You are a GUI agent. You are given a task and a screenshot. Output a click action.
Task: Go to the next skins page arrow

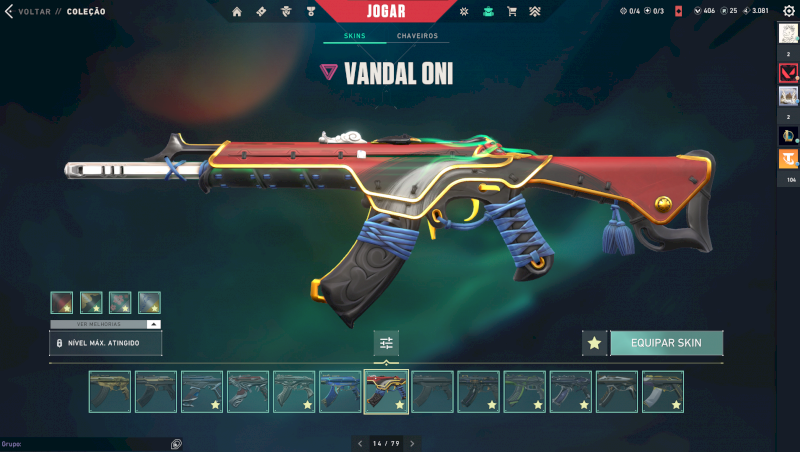coord(412,443)
